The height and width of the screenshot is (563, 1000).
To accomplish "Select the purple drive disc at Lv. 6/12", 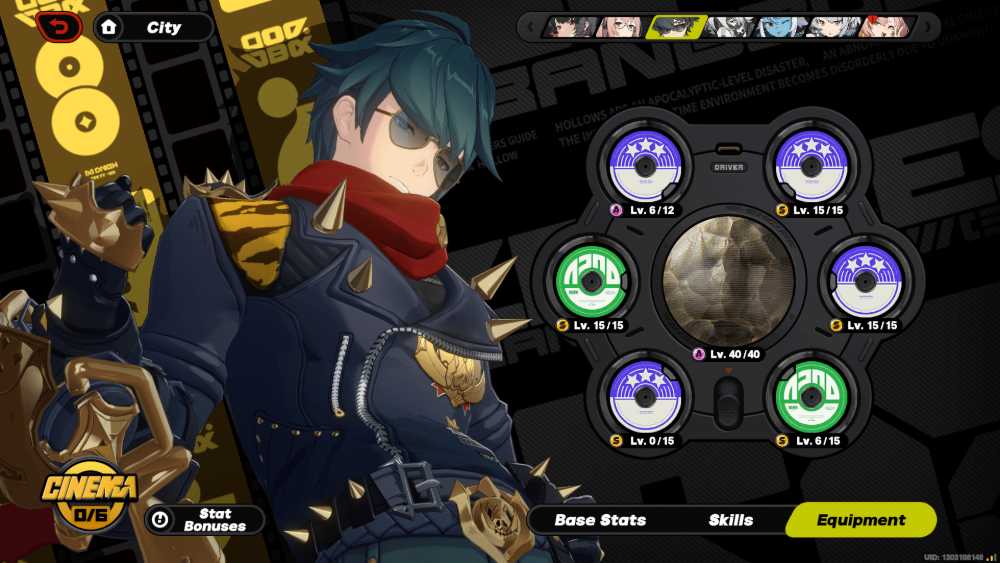I will coord(646,167).
